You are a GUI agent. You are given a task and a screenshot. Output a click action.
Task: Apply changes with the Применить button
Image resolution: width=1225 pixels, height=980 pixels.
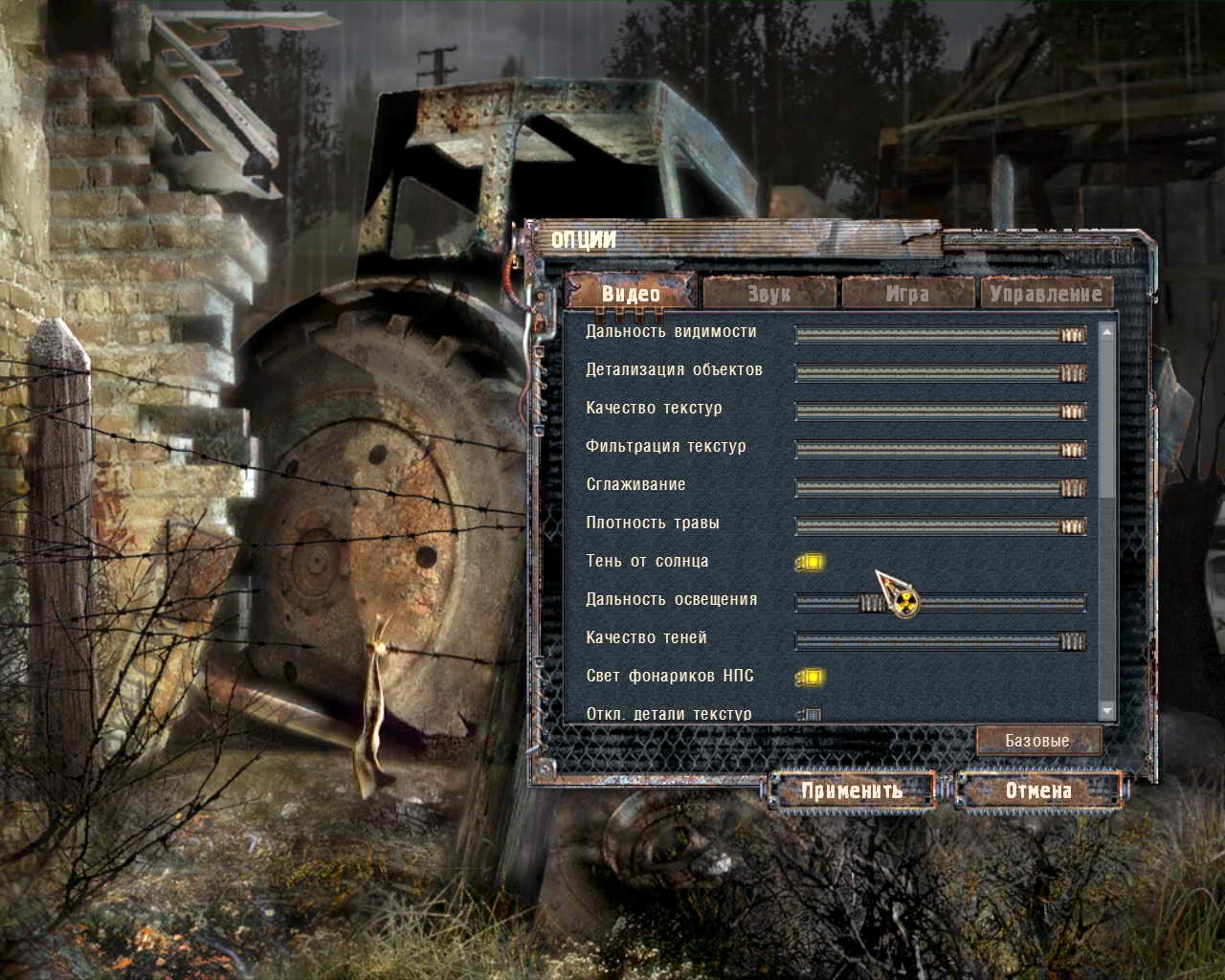point(853,791)
